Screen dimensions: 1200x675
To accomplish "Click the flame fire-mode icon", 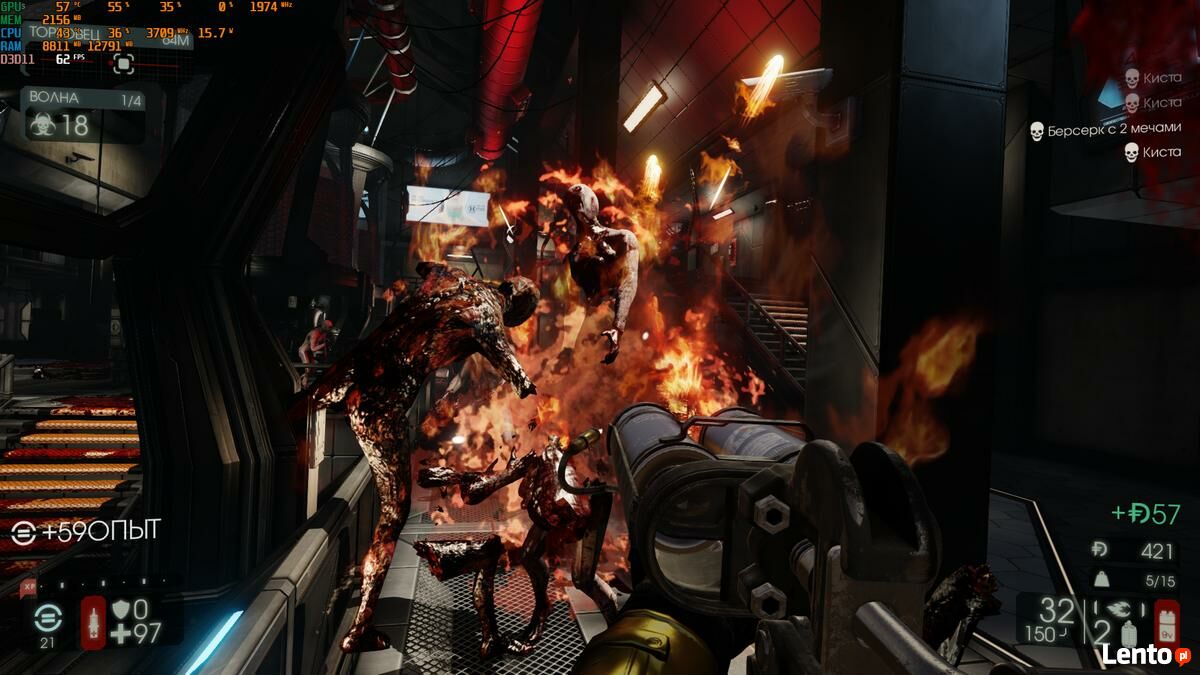I will 1121,607.
